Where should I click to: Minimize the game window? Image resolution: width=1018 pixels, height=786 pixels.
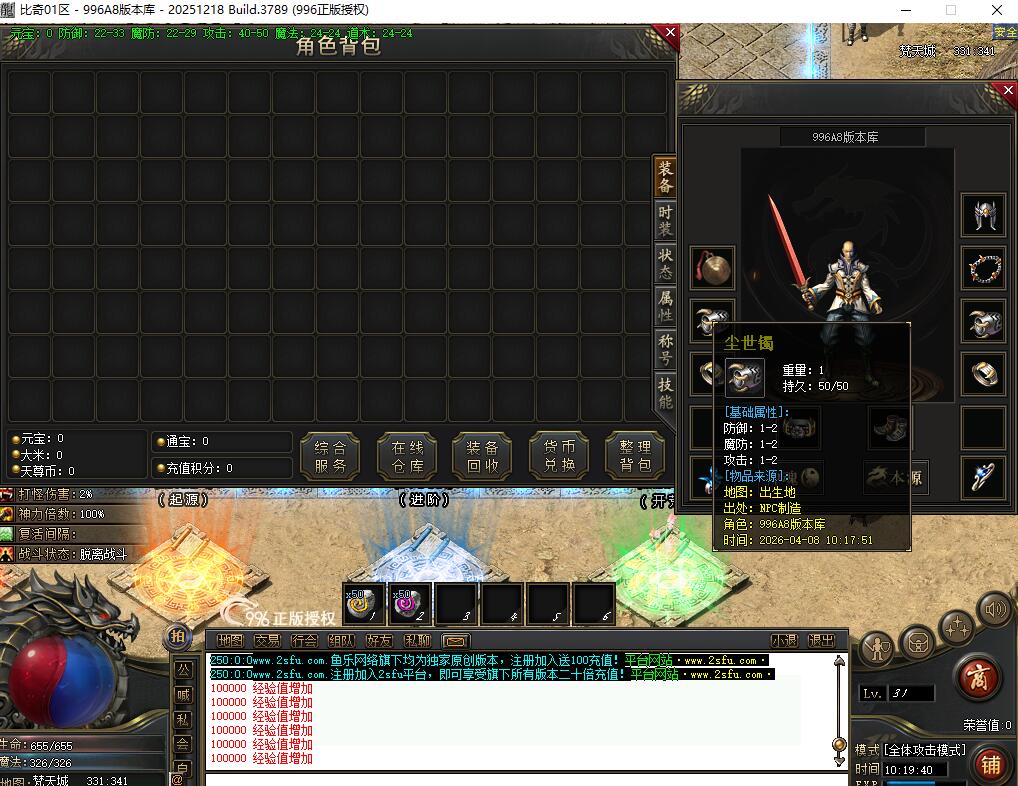click(905, 10)
